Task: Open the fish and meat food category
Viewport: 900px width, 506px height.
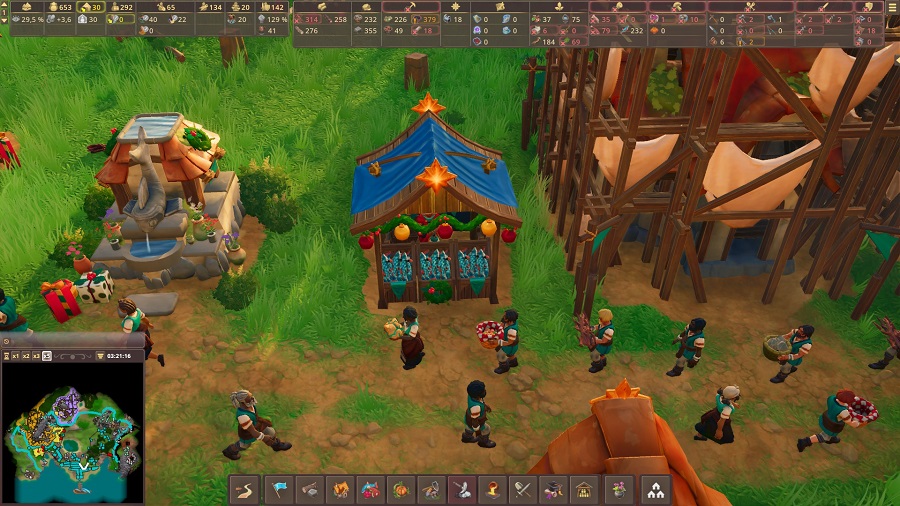Action: [371, 490]
